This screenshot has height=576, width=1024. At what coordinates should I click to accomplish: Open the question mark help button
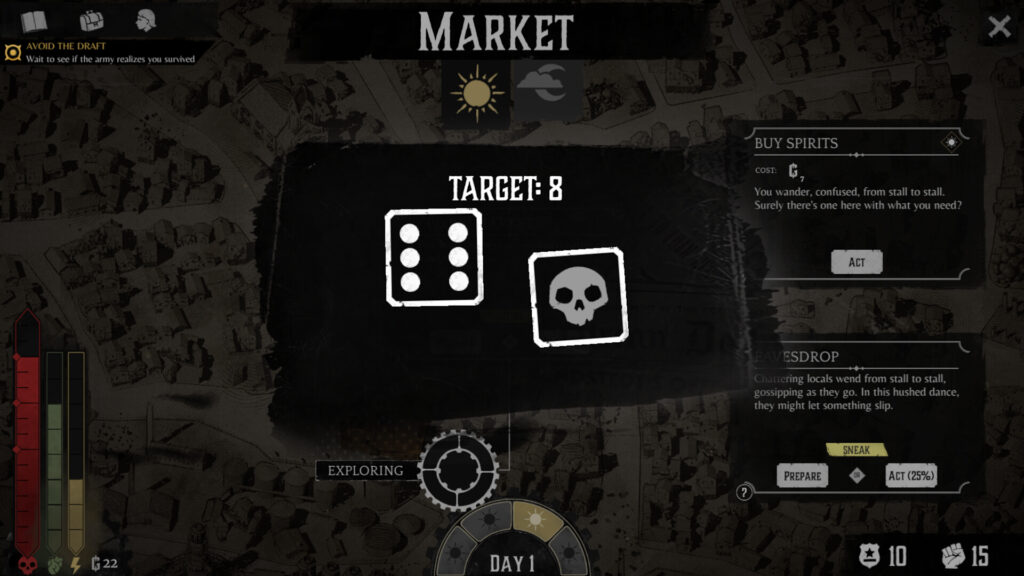(x=744, y=492)
